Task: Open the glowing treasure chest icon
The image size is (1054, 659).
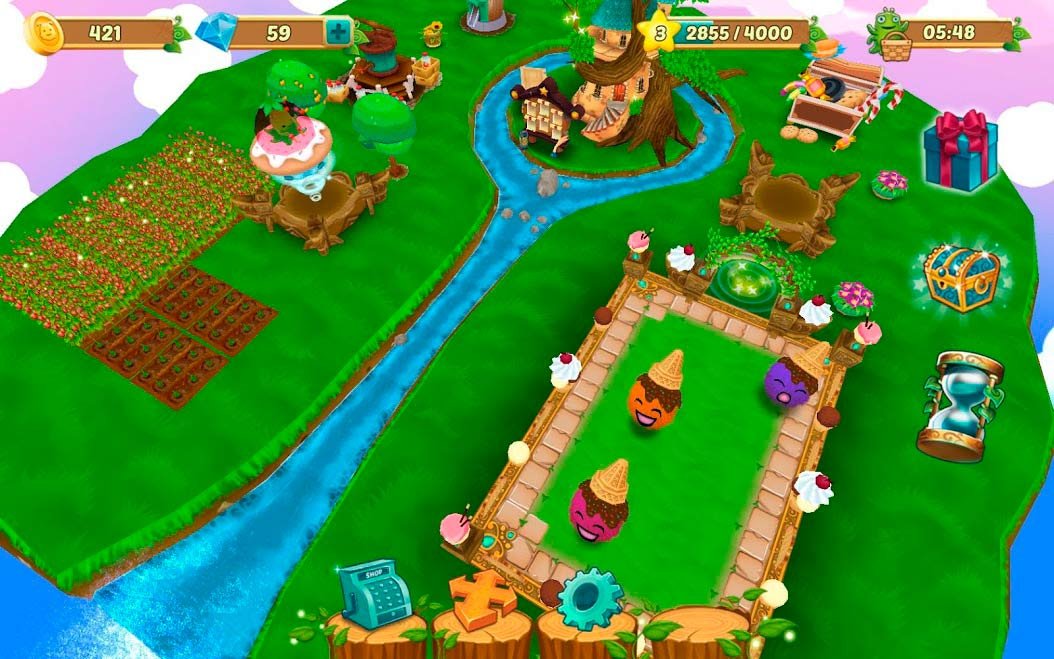Action: 961,277
